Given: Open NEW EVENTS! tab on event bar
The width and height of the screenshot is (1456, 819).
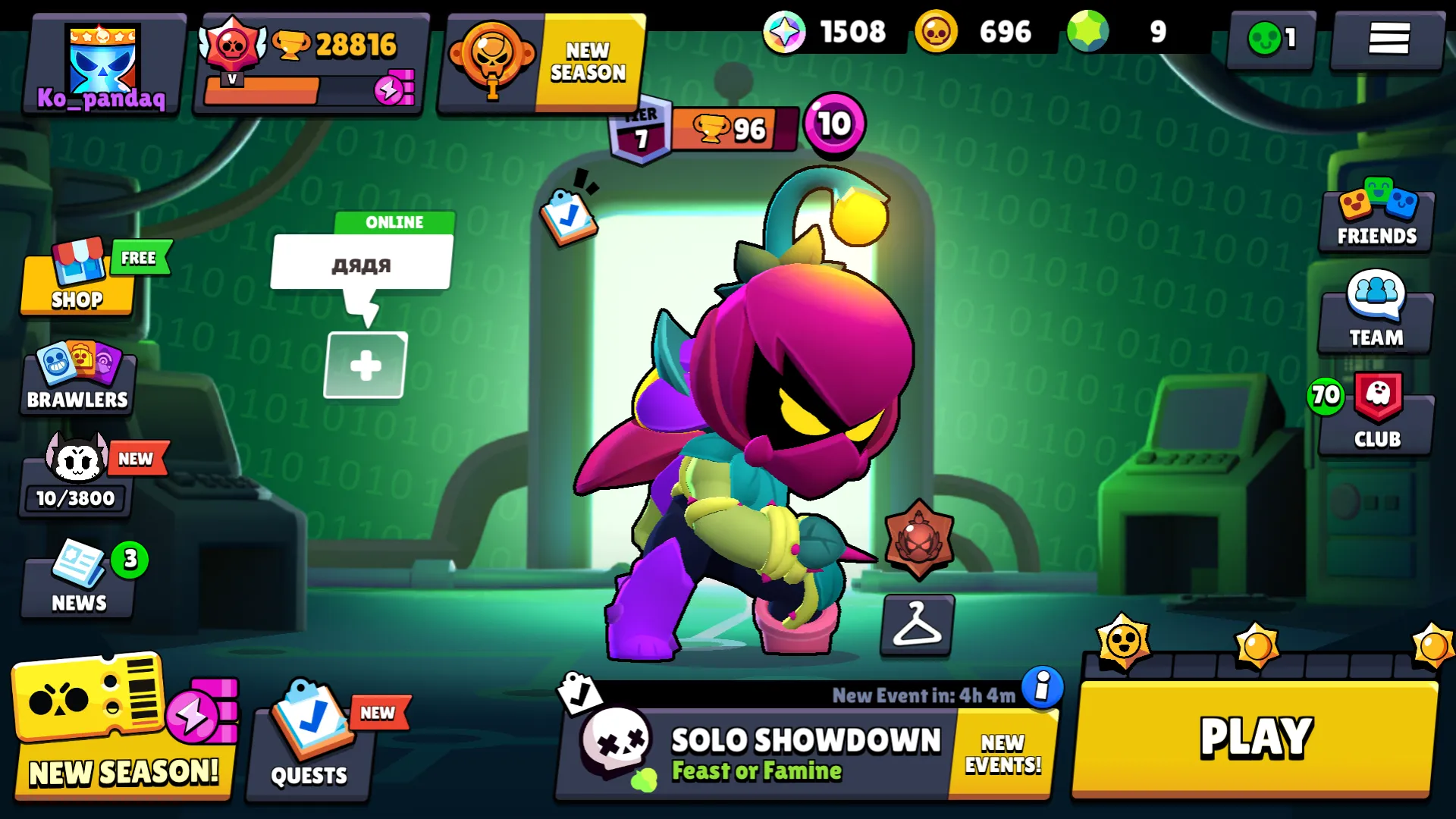Looking at the screenshot, I should point(1003,752).
